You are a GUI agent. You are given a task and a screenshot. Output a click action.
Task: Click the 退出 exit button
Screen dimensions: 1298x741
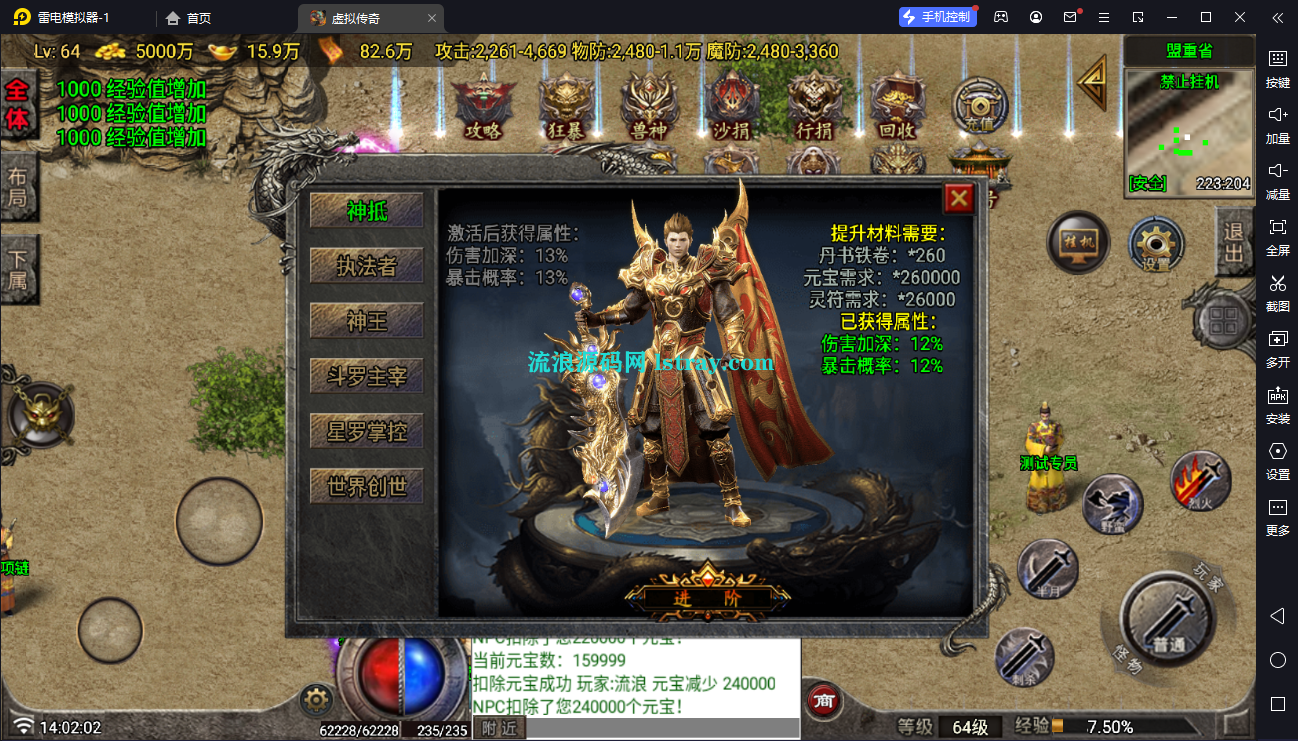pos(1234,242)
